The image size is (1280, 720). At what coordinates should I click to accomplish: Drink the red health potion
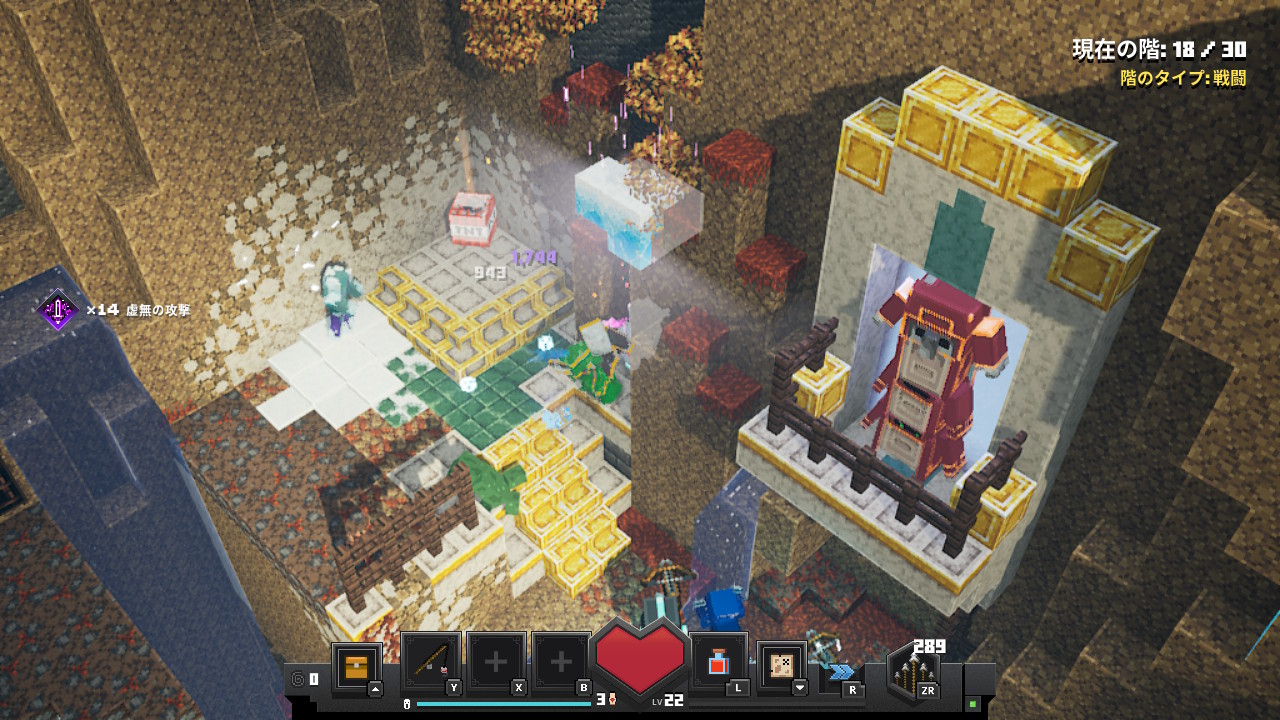point(718,662)
